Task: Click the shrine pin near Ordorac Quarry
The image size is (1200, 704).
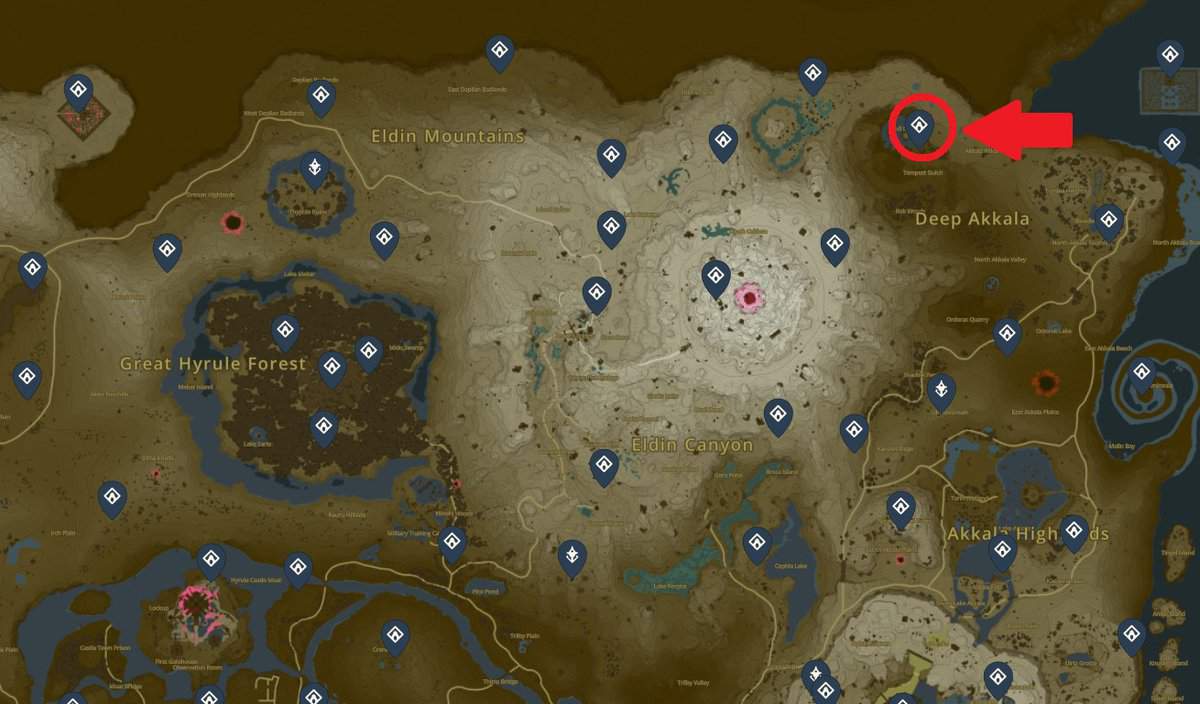Action: [x=1007, y=334]
